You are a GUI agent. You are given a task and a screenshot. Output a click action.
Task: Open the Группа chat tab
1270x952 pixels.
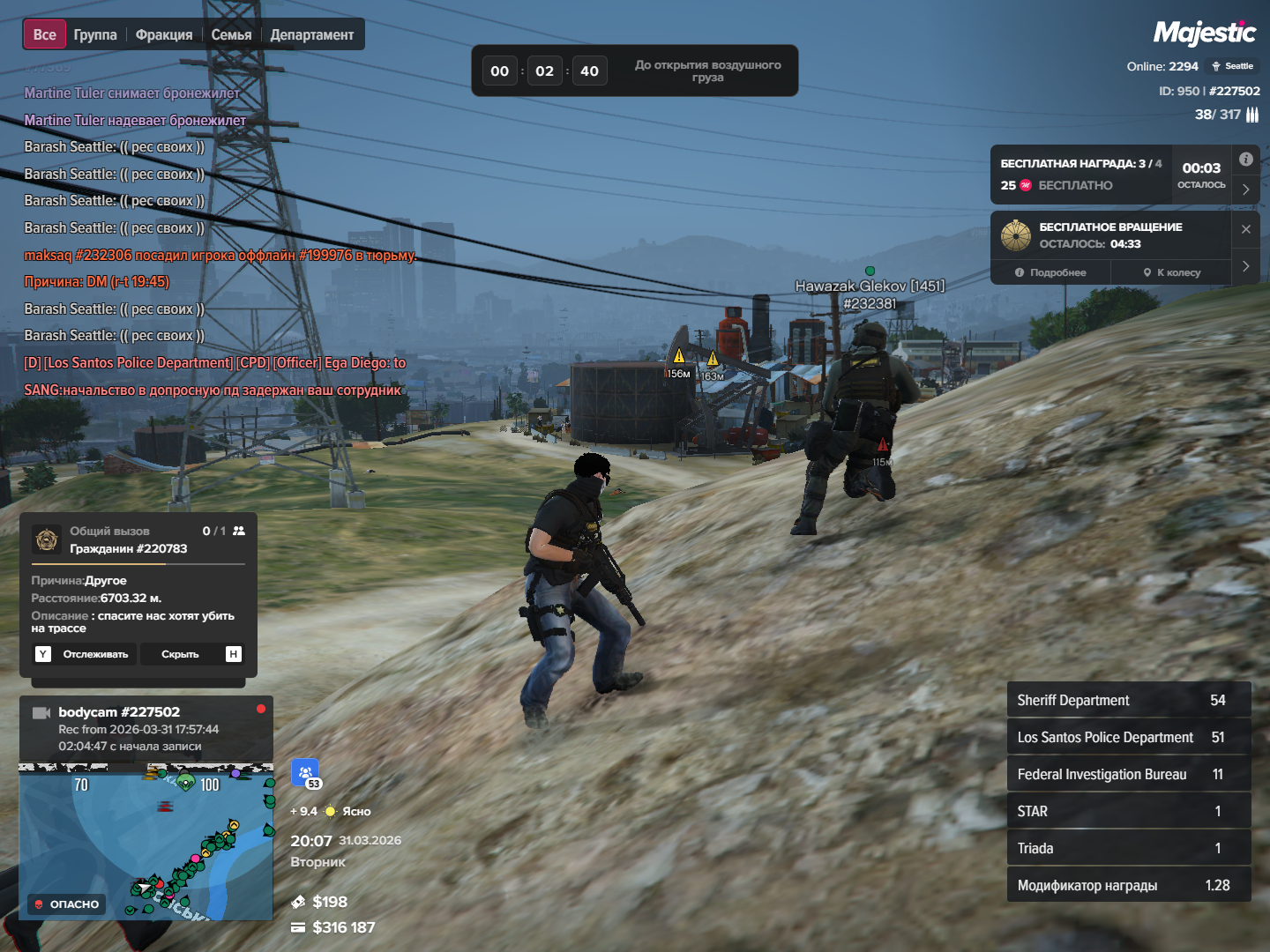click(95, 35)
